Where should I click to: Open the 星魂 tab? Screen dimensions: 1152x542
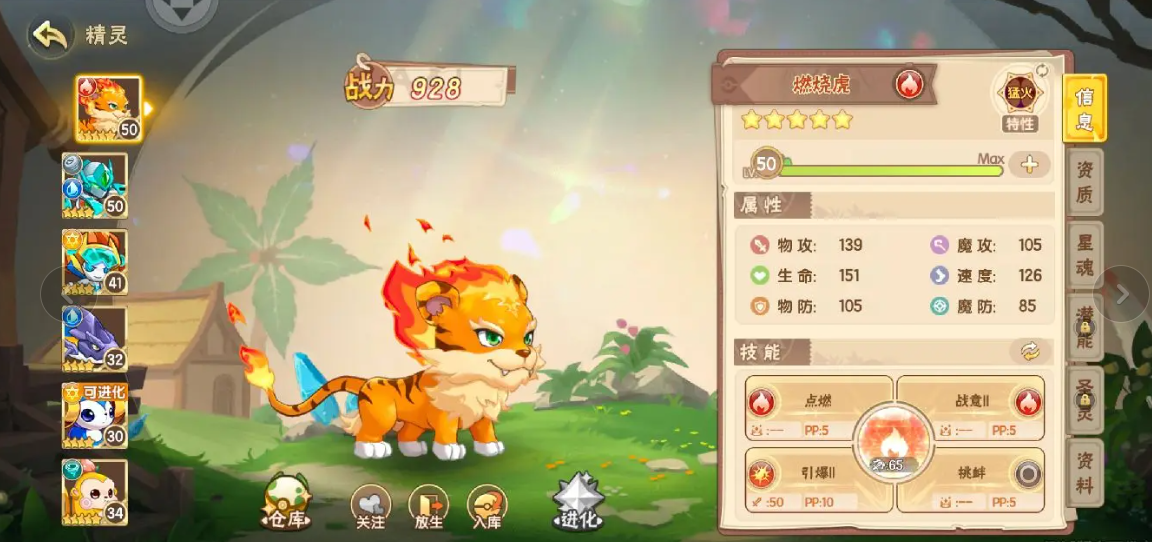1084,255
